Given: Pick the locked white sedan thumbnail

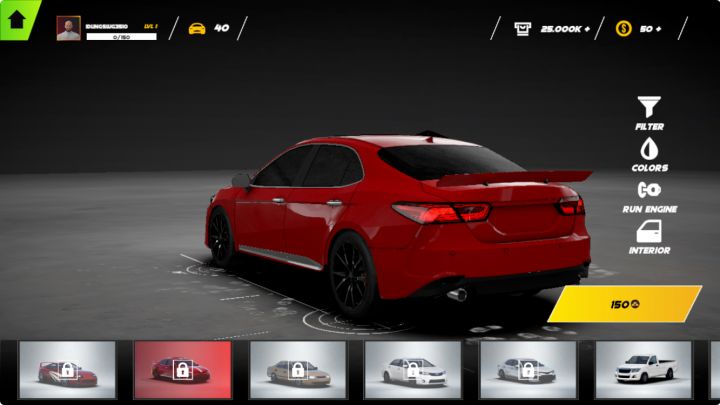Looking at the screenshot, I should (412, 370).
